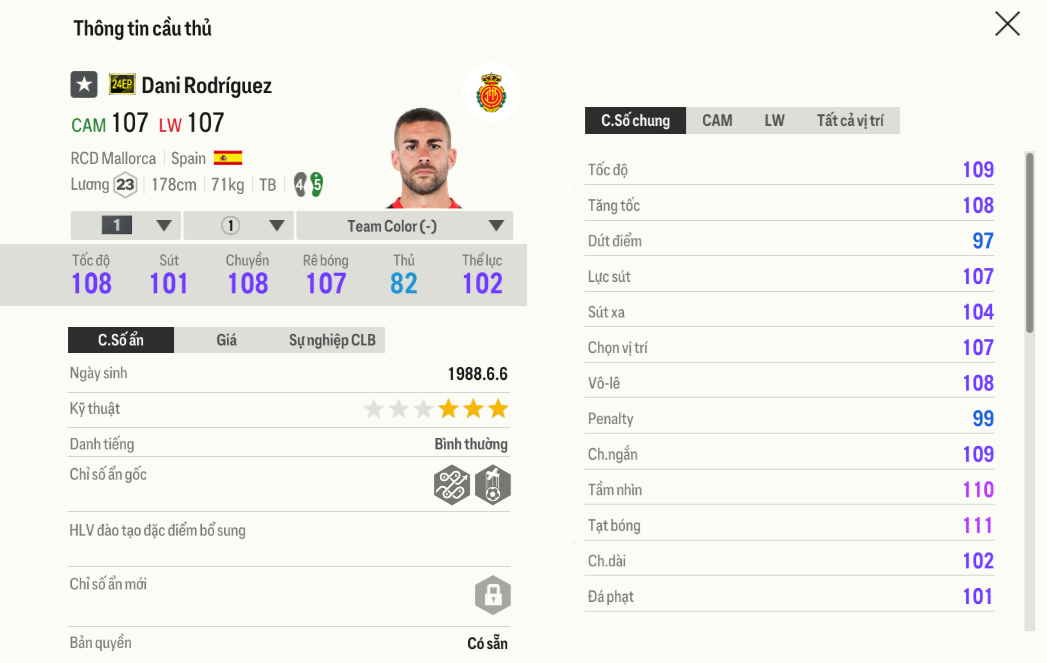Select the first hidden trait hexagon icon

(452, 485)
